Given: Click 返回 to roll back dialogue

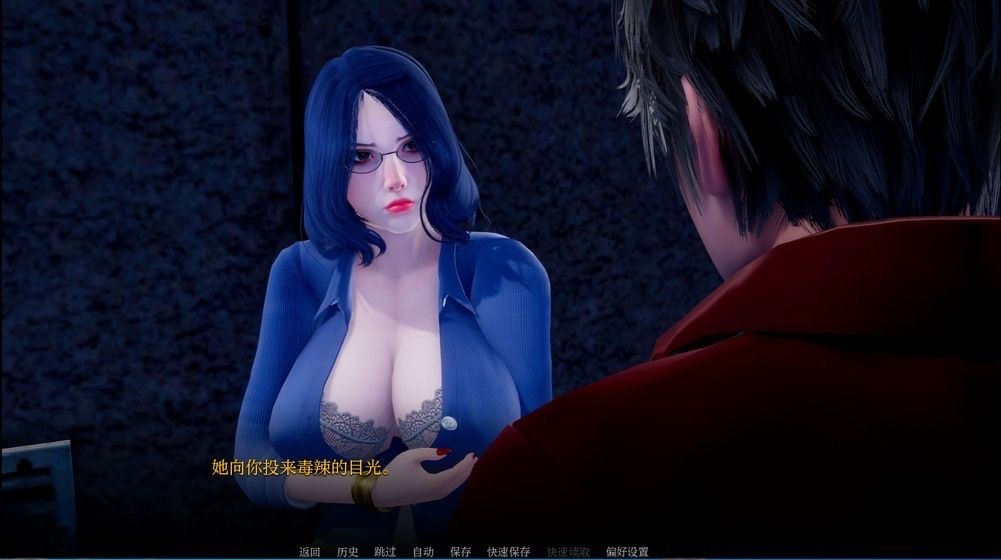Looking at the screenshot, I should [x=309, y=551].
